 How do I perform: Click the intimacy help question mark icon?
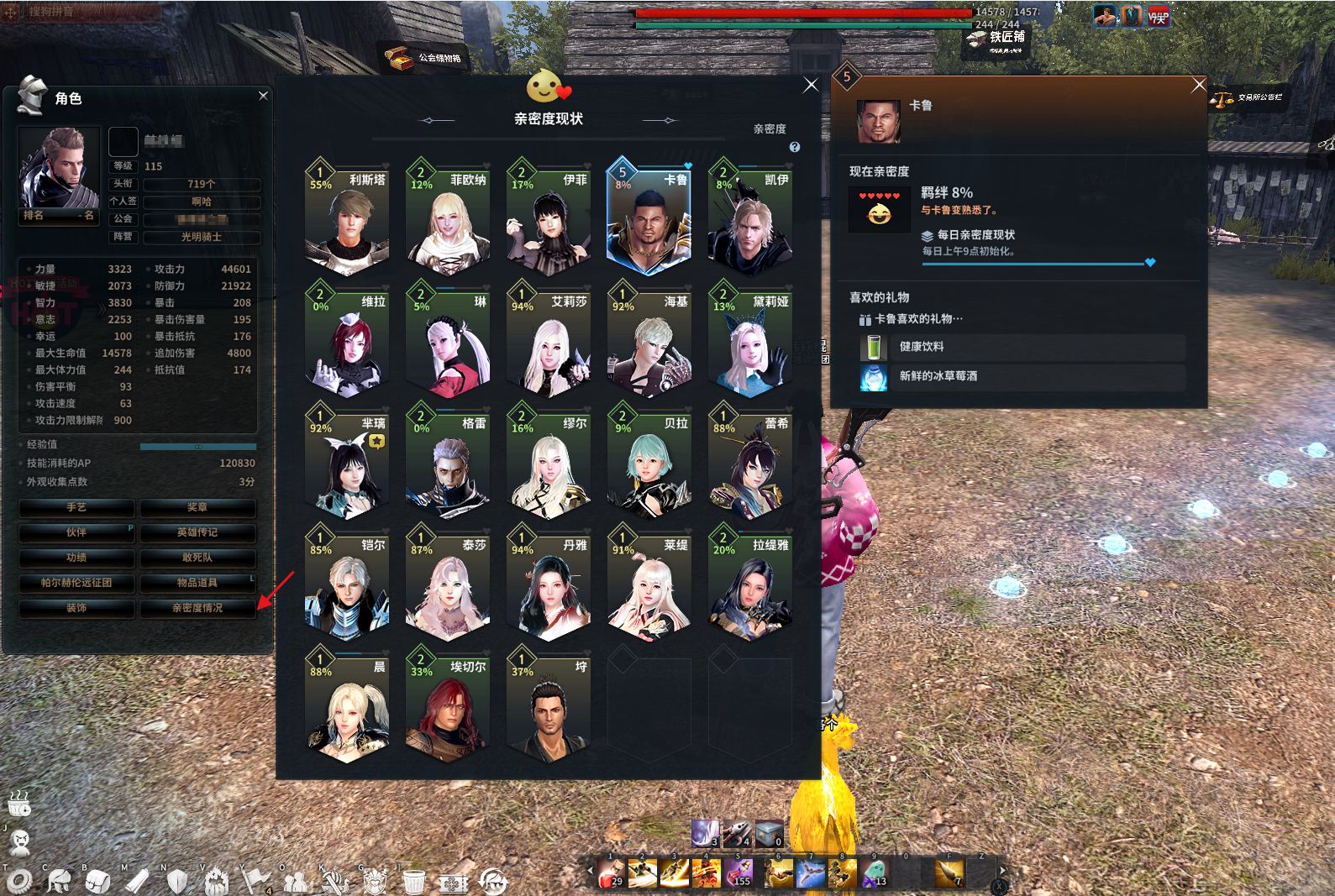click(794, 147)
